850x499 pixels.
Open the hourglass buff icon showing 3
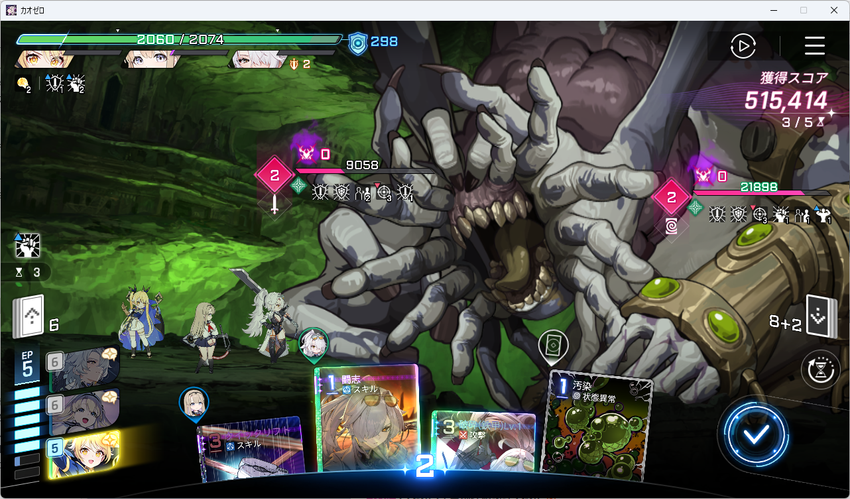pos(27,271)
